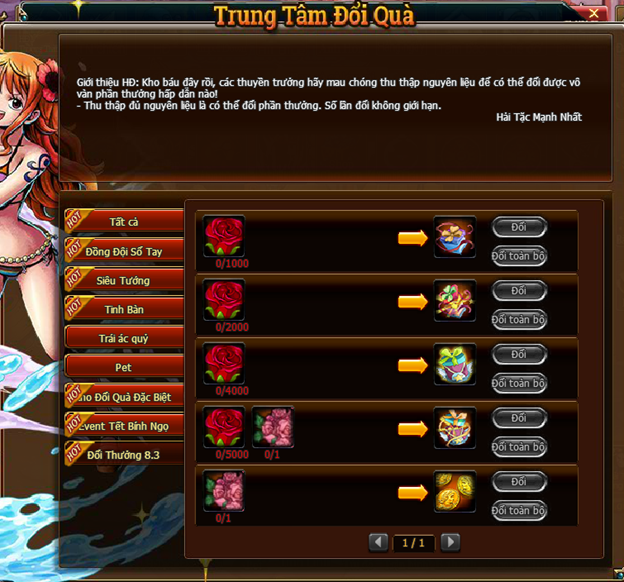Show the Tinh Bàn category
This screenshot has height=582, width=624.
tap(125, 309)
